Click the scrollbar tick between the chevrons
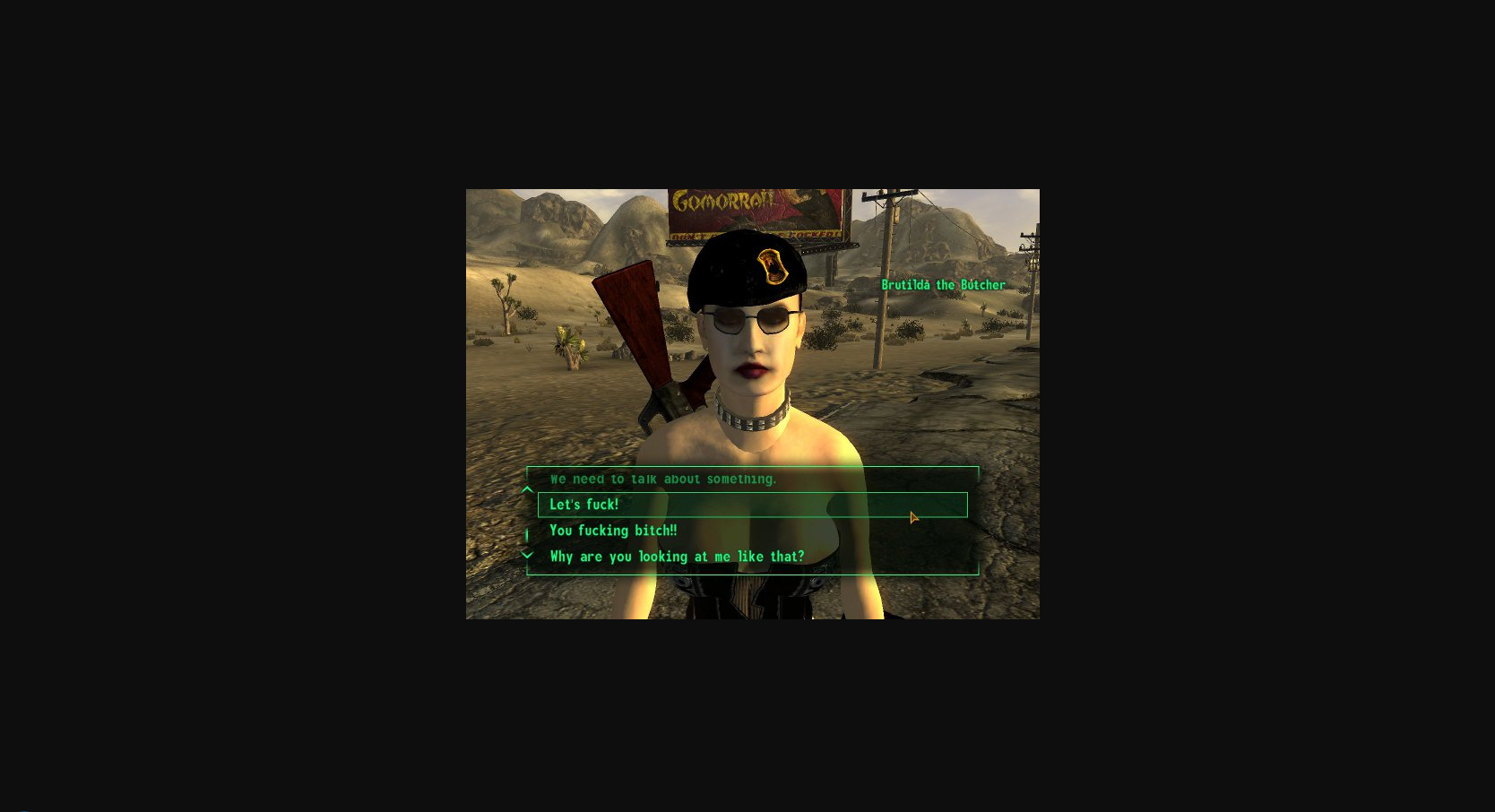 527,532
